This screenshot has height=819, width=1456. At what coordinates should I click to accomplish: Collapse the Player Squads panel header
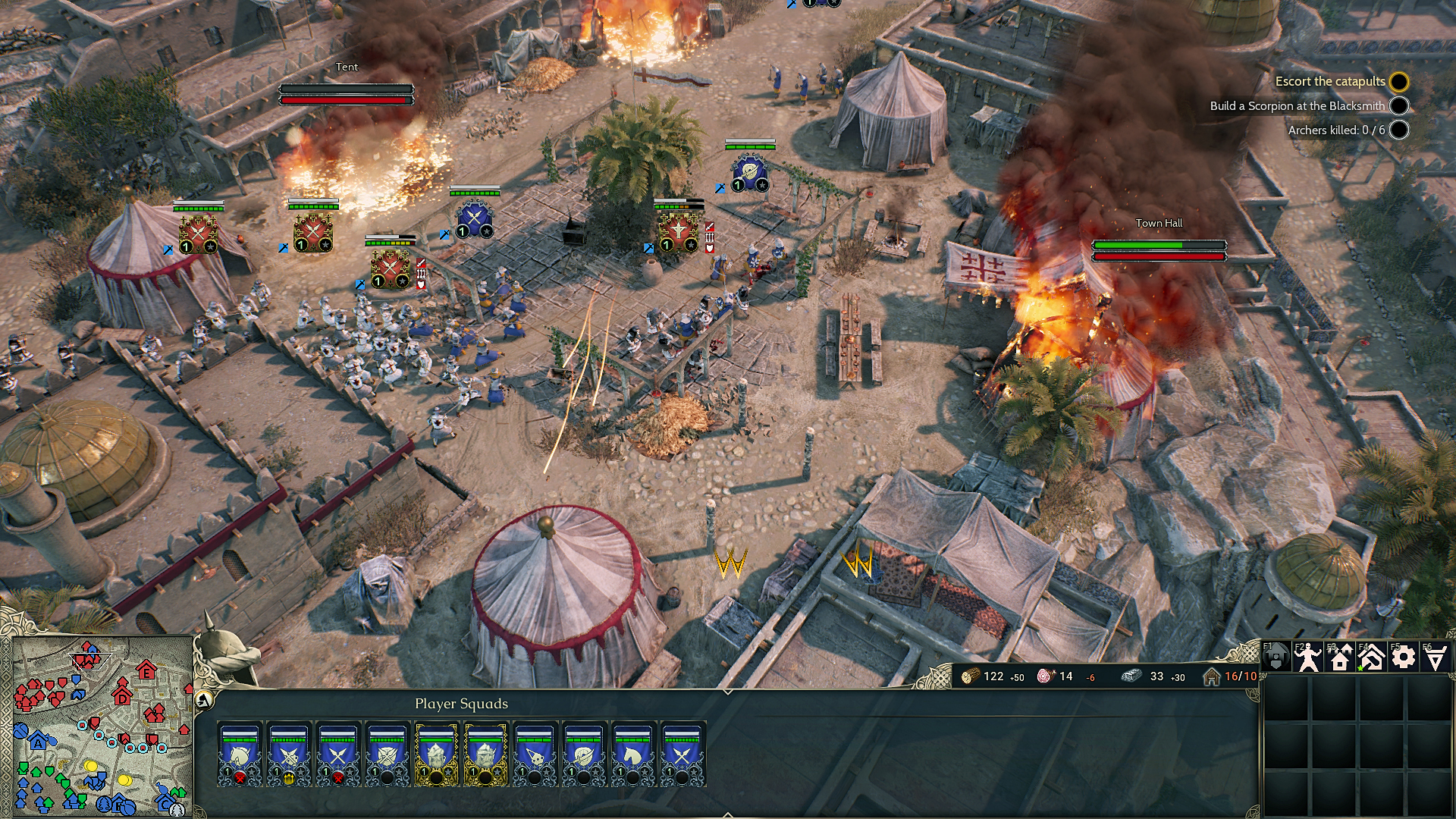click(463, 704)
